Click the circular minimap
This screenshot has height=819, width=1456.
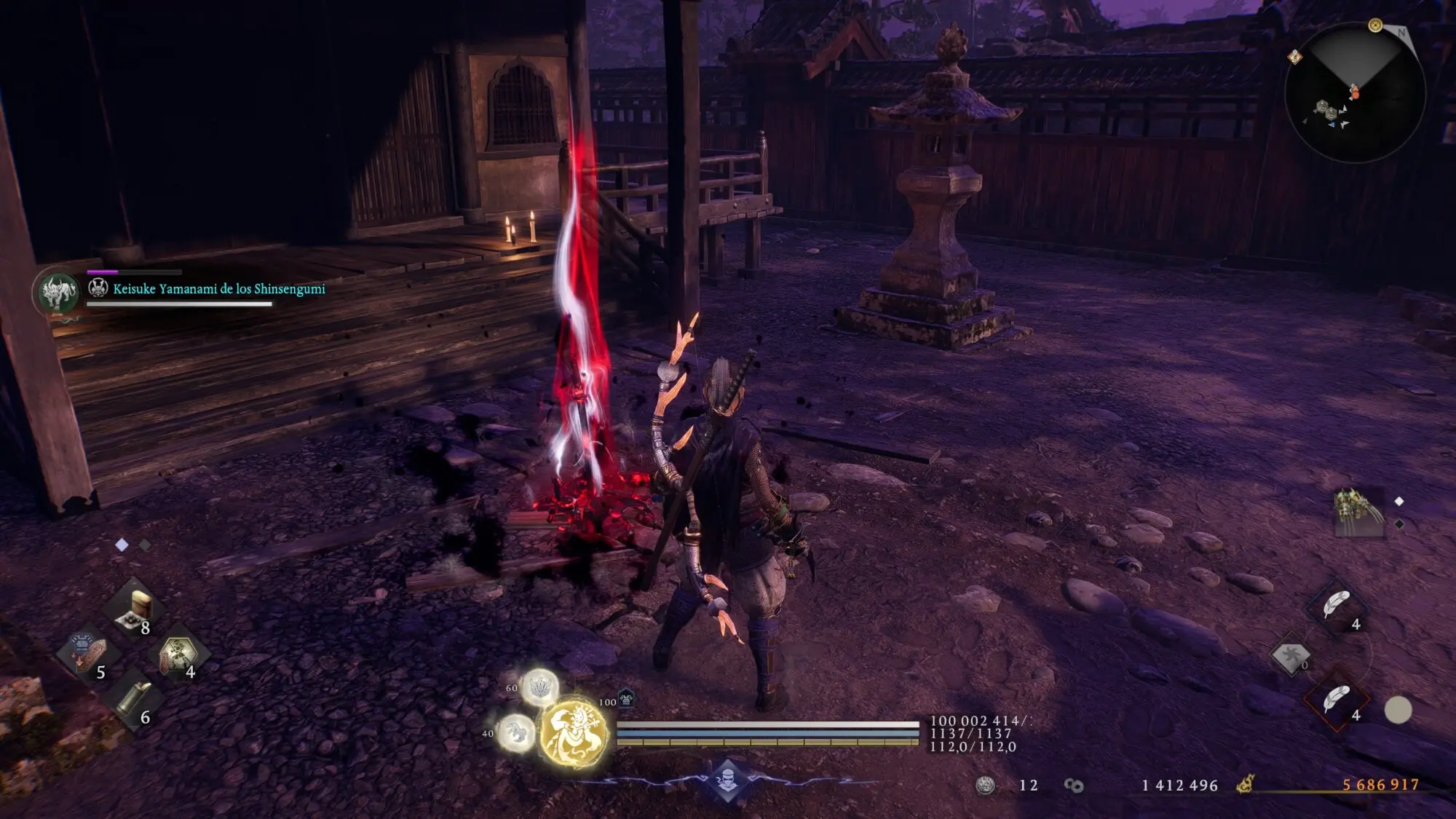pos(1355,92)
